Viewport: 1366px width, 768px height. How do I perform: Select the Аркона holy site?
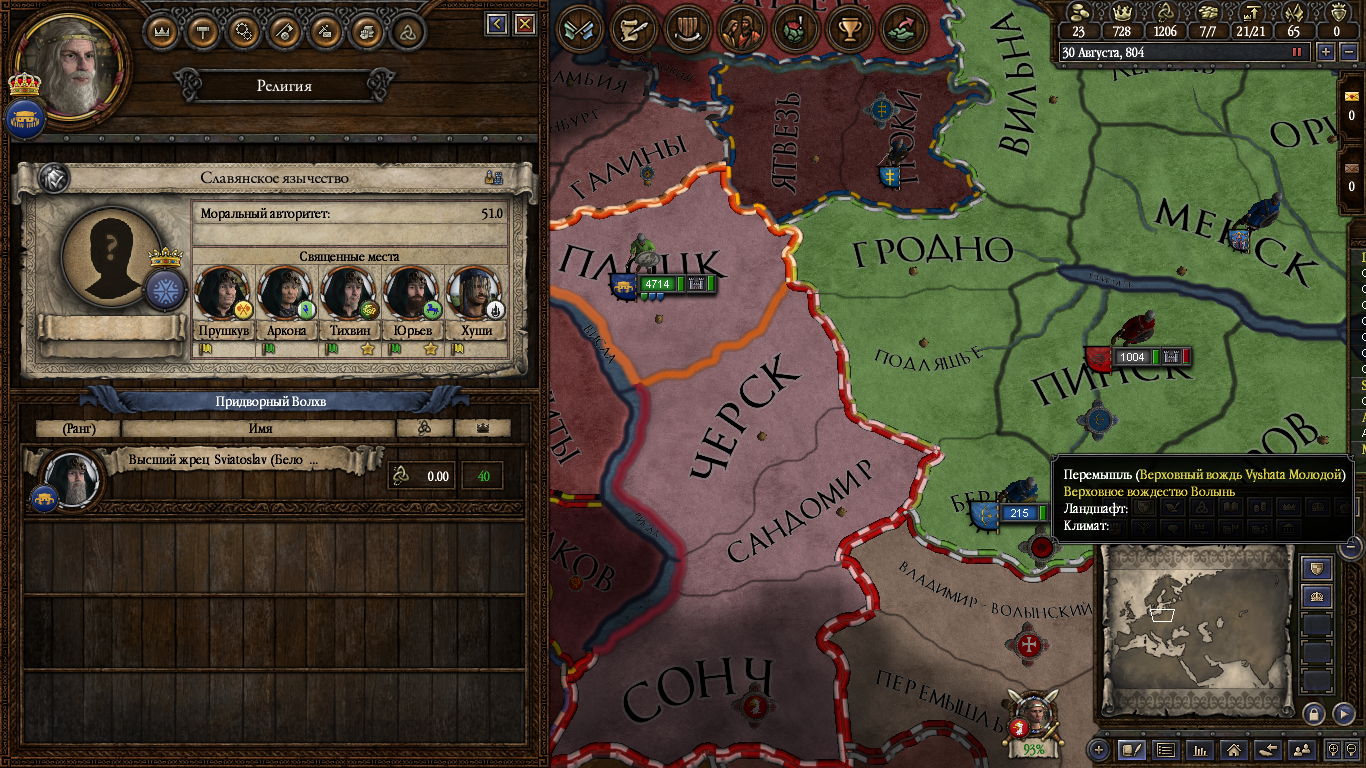(287, 293)
